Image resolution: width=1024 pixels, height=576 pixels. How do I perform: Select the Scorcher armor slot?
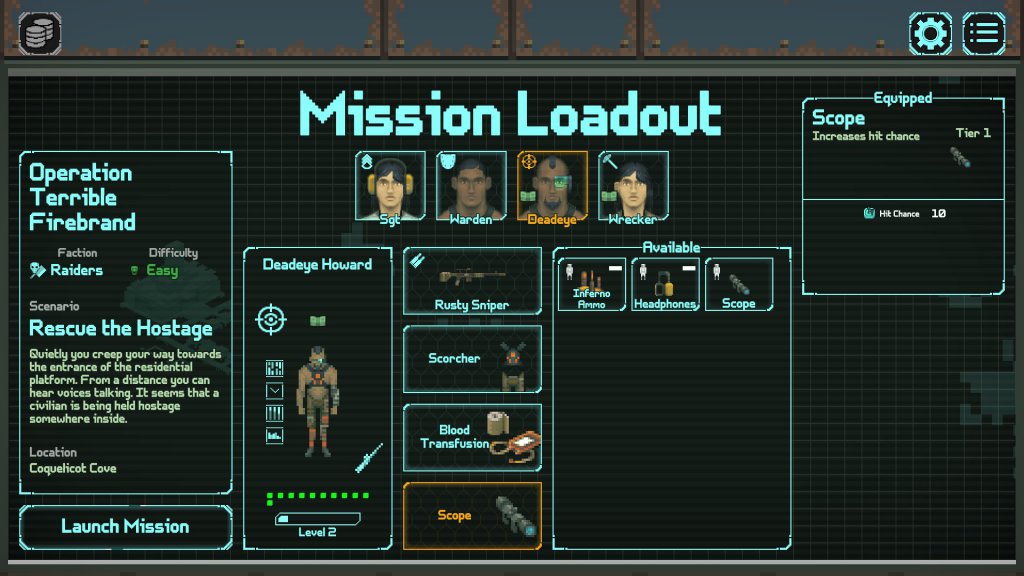coord(472,359)
